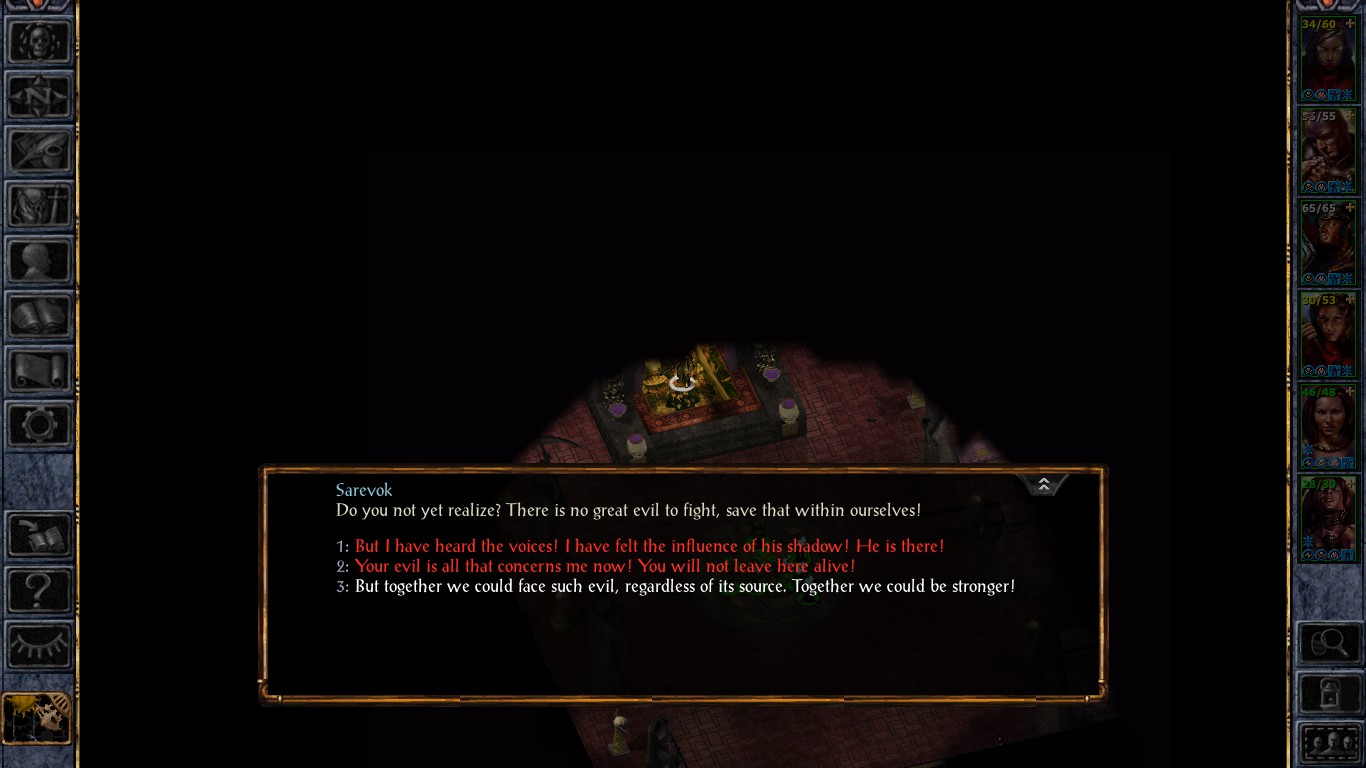Toggle the closed-eye button
The image size is (1366, 768).
pos(39,644)
